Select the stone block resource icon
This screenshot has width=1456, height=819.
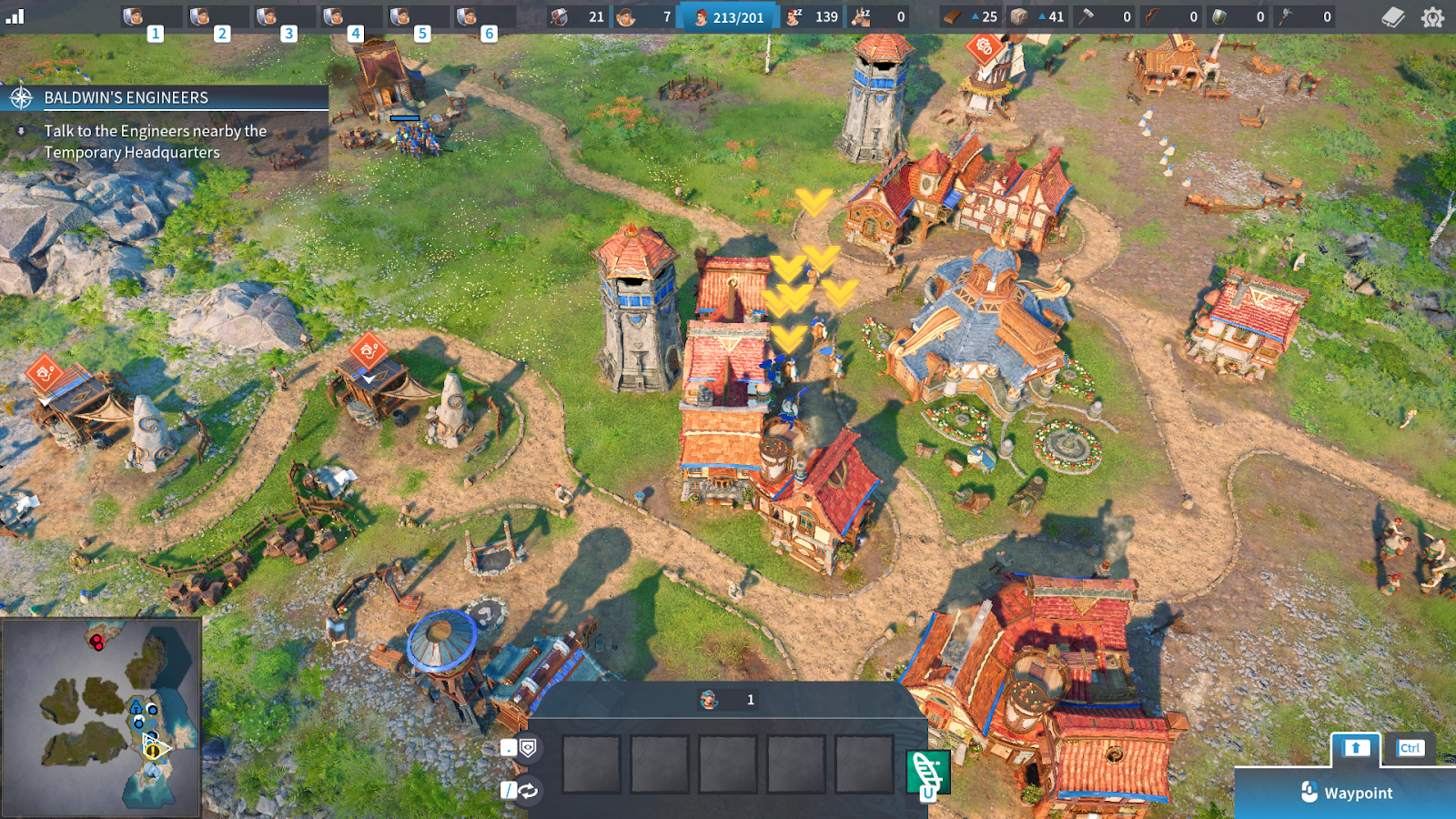1019,16
